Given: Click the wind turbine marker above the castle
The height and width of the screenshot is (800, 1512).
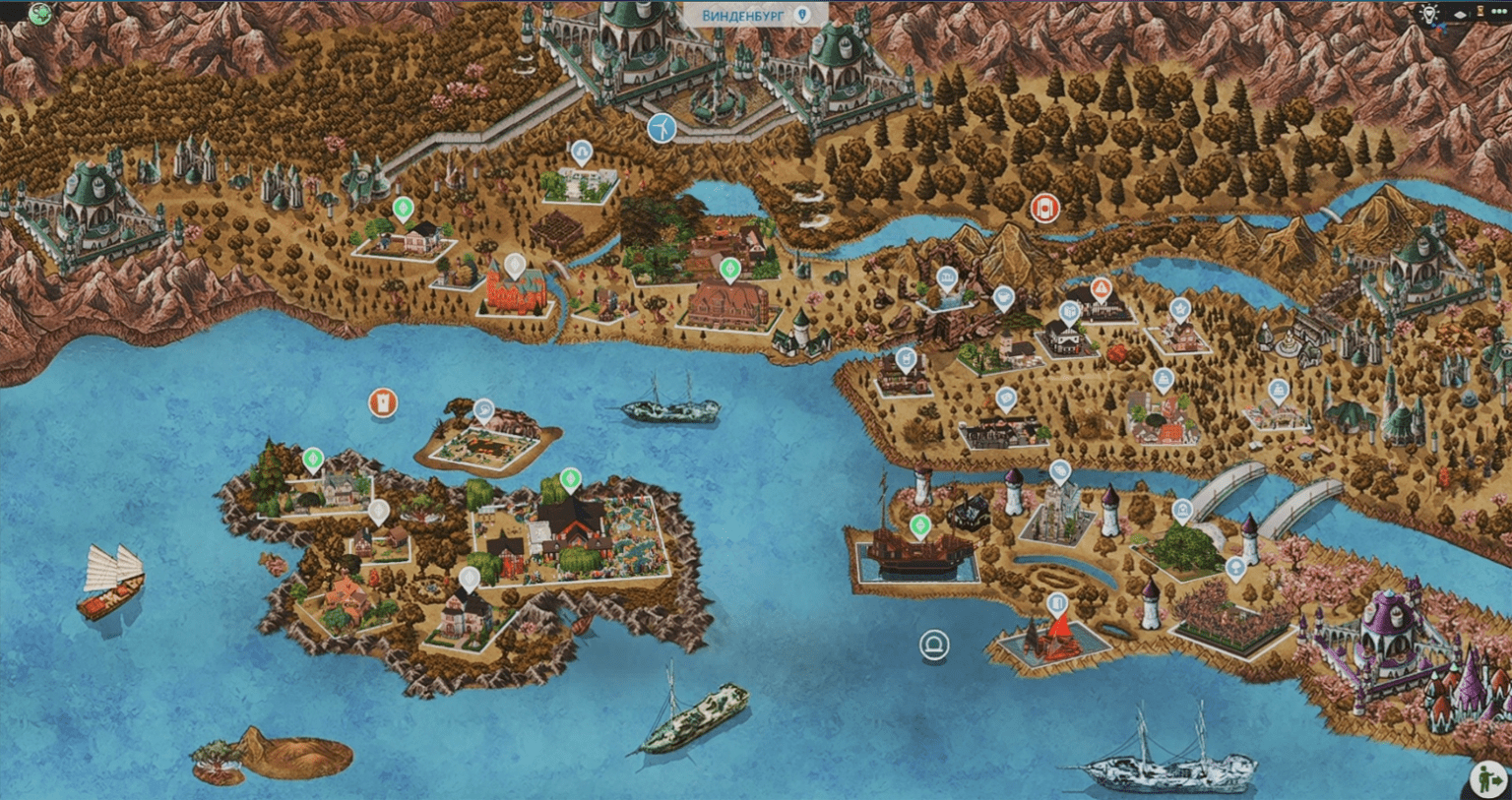Looking at the screenshot, I should click(662, 126).
